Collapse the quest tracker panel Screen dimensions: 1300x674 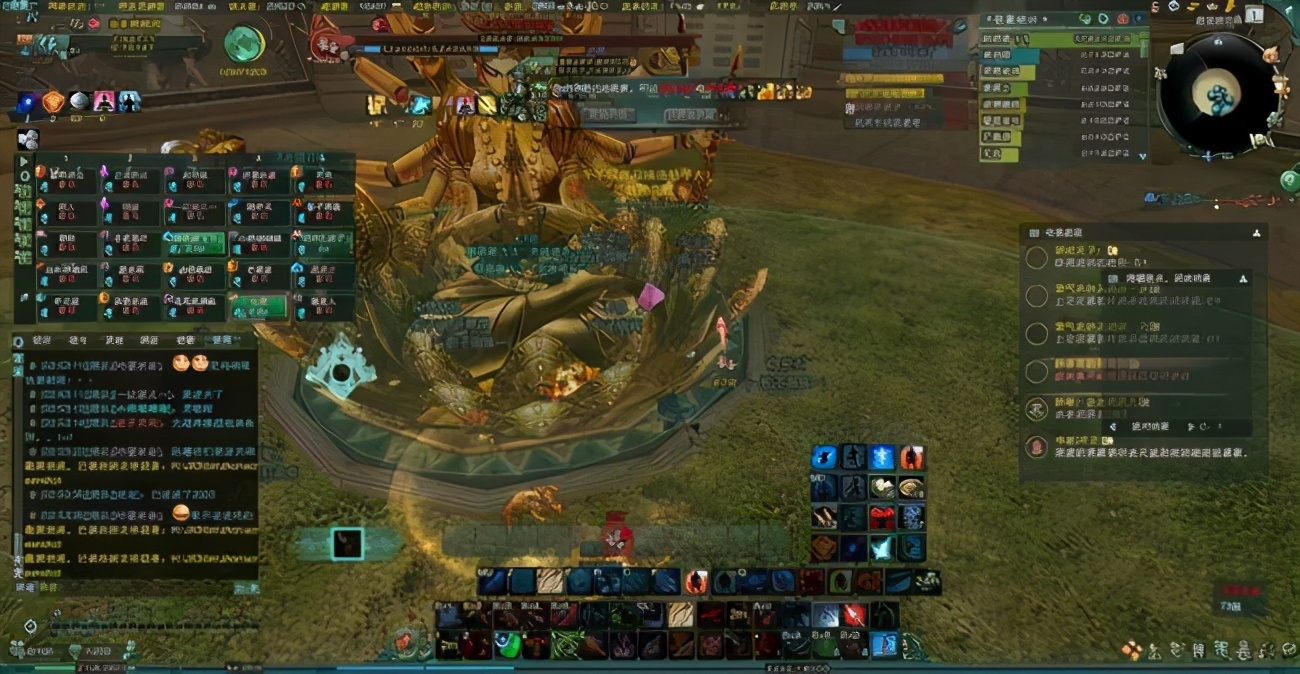[x=1256, y=232]
